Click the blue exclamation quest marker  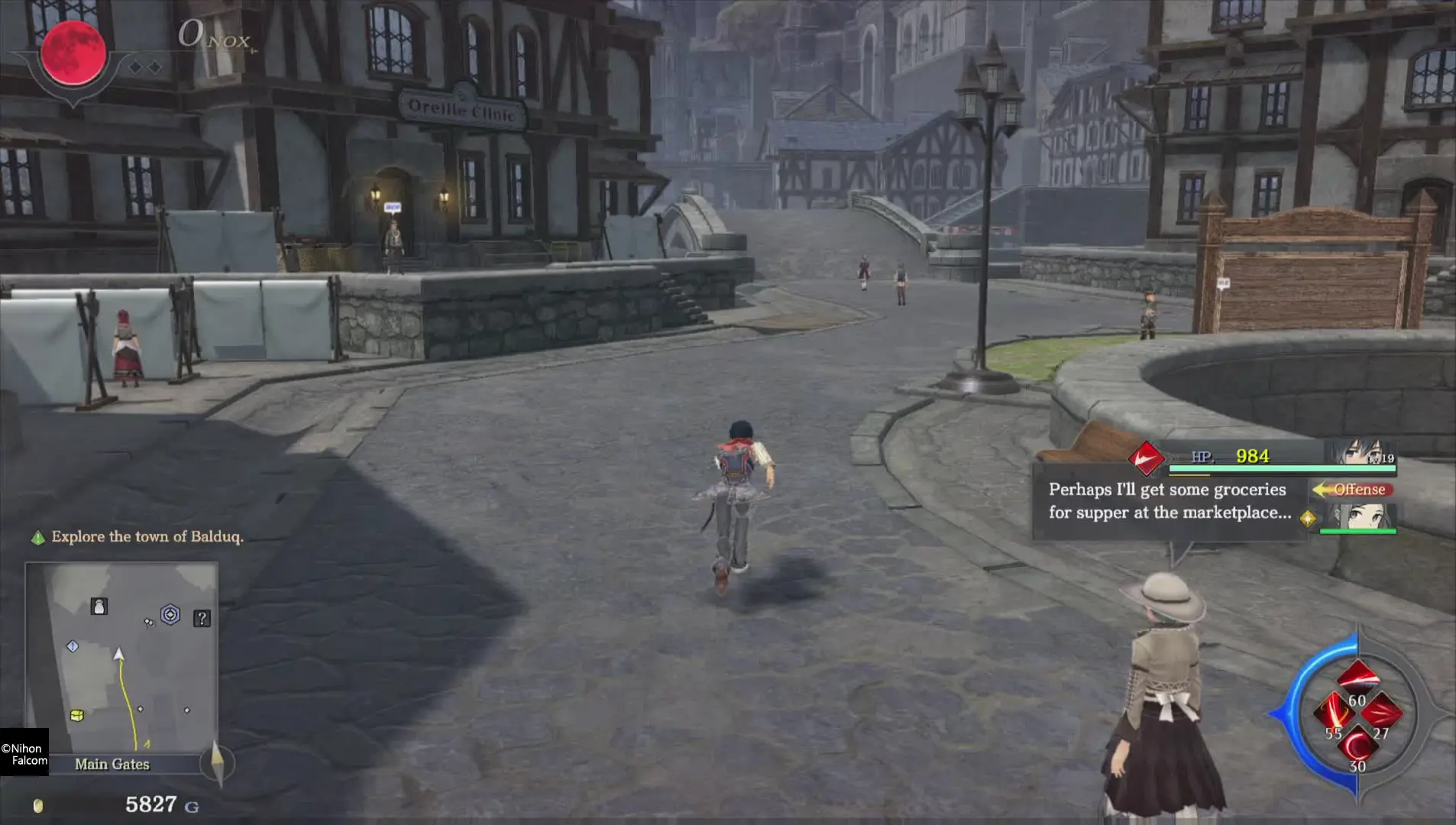73,646
